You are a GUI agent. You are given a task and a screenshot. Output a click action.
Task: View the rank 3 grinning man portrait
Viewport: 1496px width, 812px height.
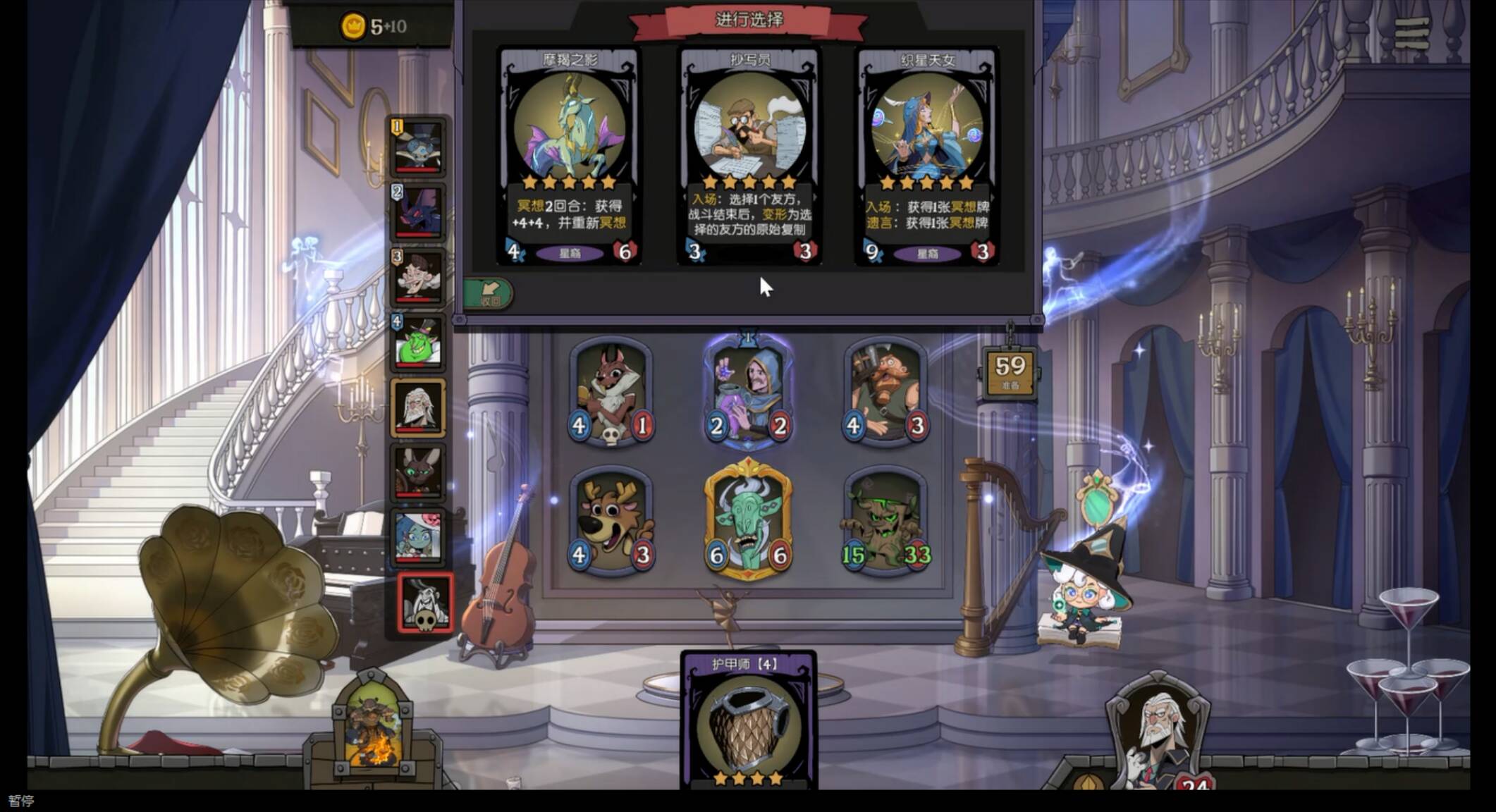(x=418, y=278)
